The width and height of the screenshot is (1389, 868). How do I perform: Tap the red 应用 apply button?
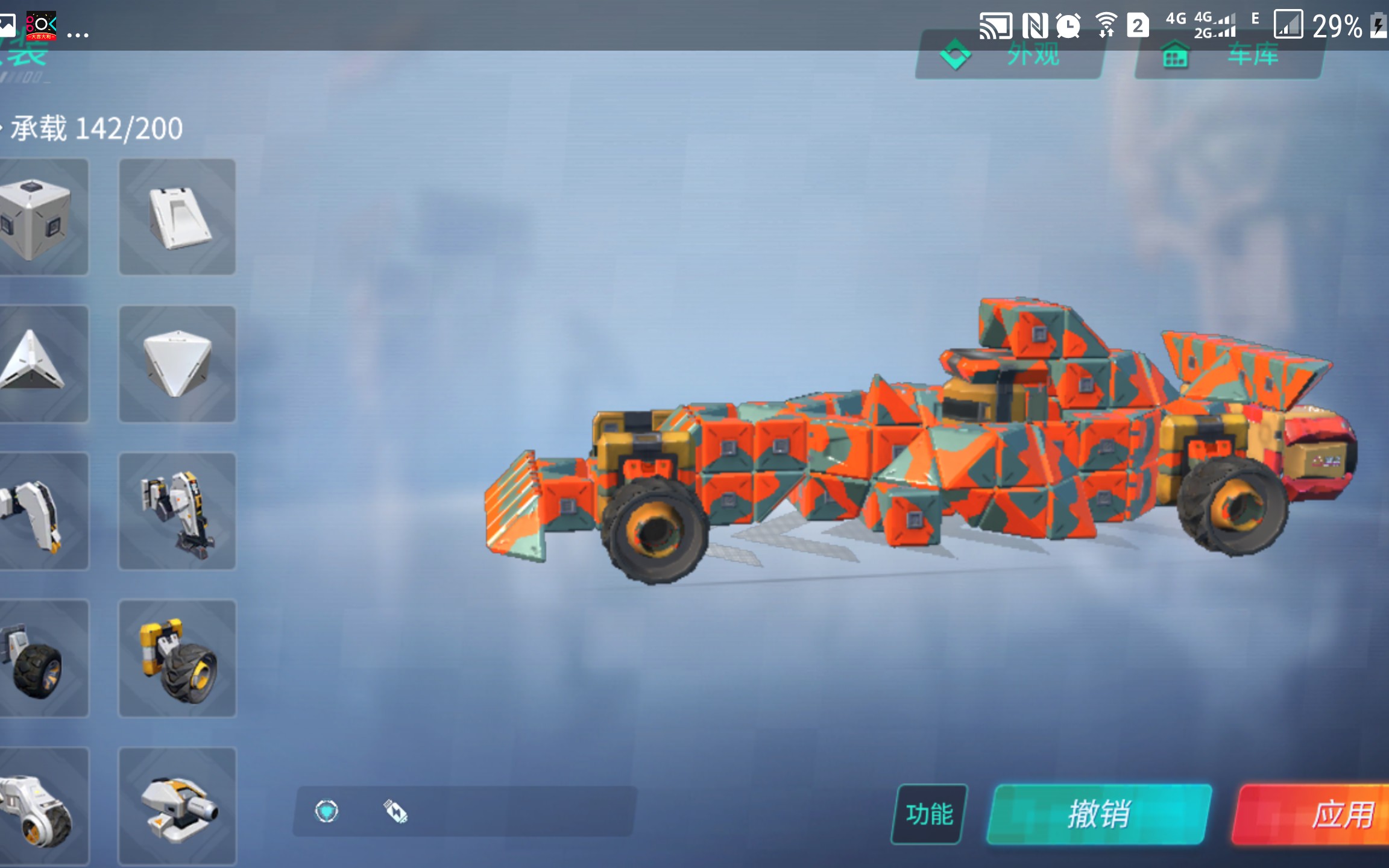click(x=1314, y=814)
